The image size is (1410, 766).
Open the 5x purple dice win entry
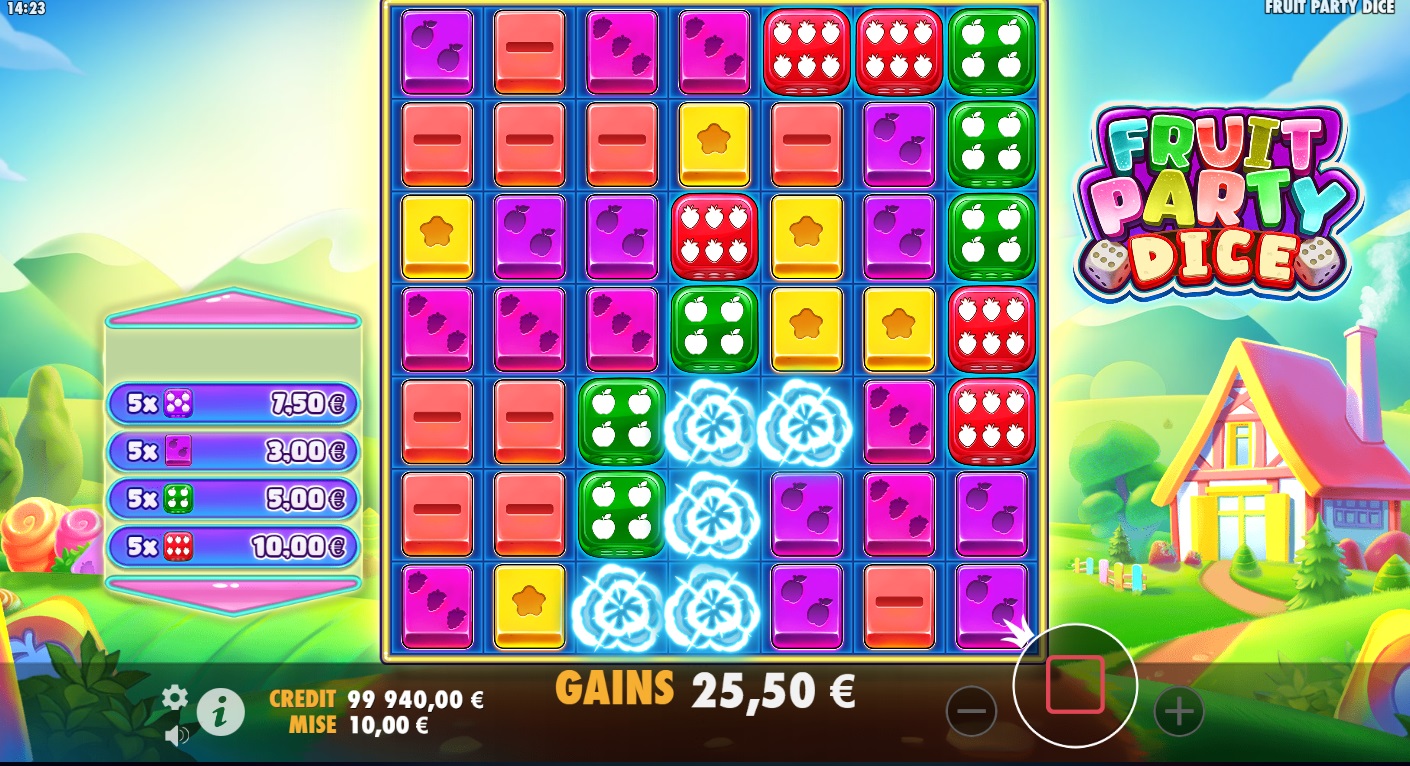tap(232, 403)
